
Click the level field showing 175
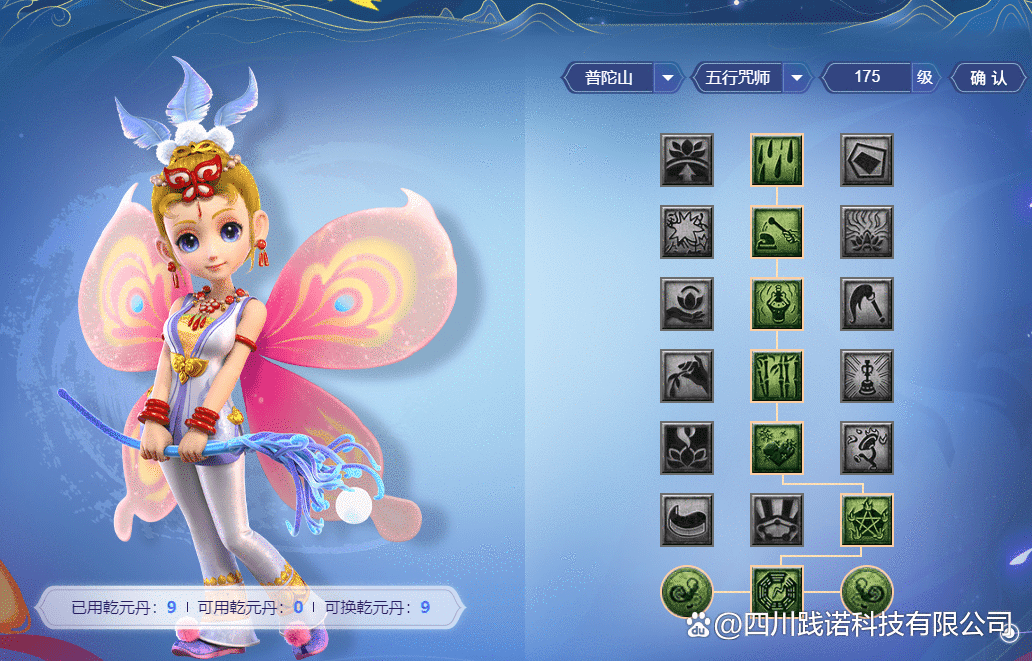867,77
